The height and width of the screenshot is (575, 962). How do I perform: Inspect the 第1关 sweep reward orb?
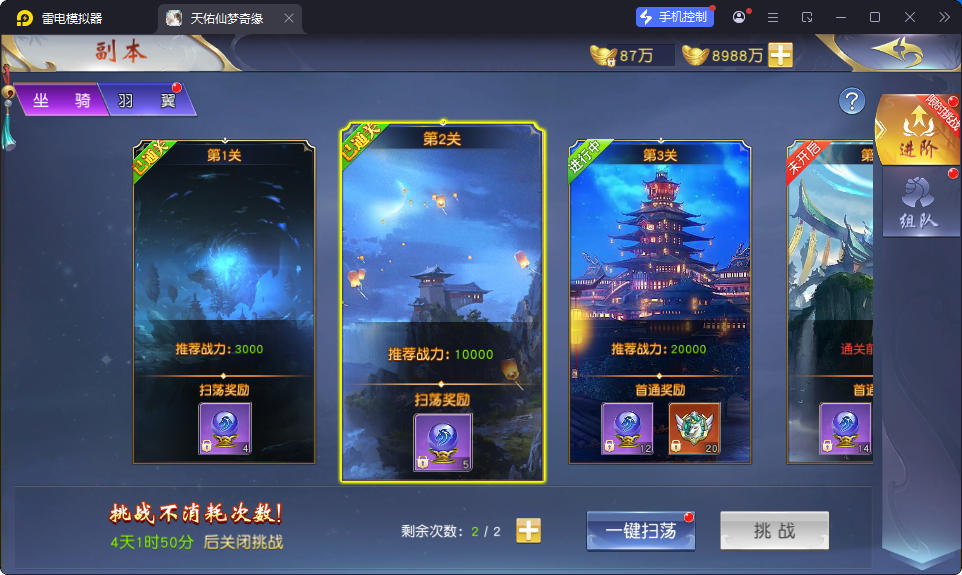[x=224, y=429]
